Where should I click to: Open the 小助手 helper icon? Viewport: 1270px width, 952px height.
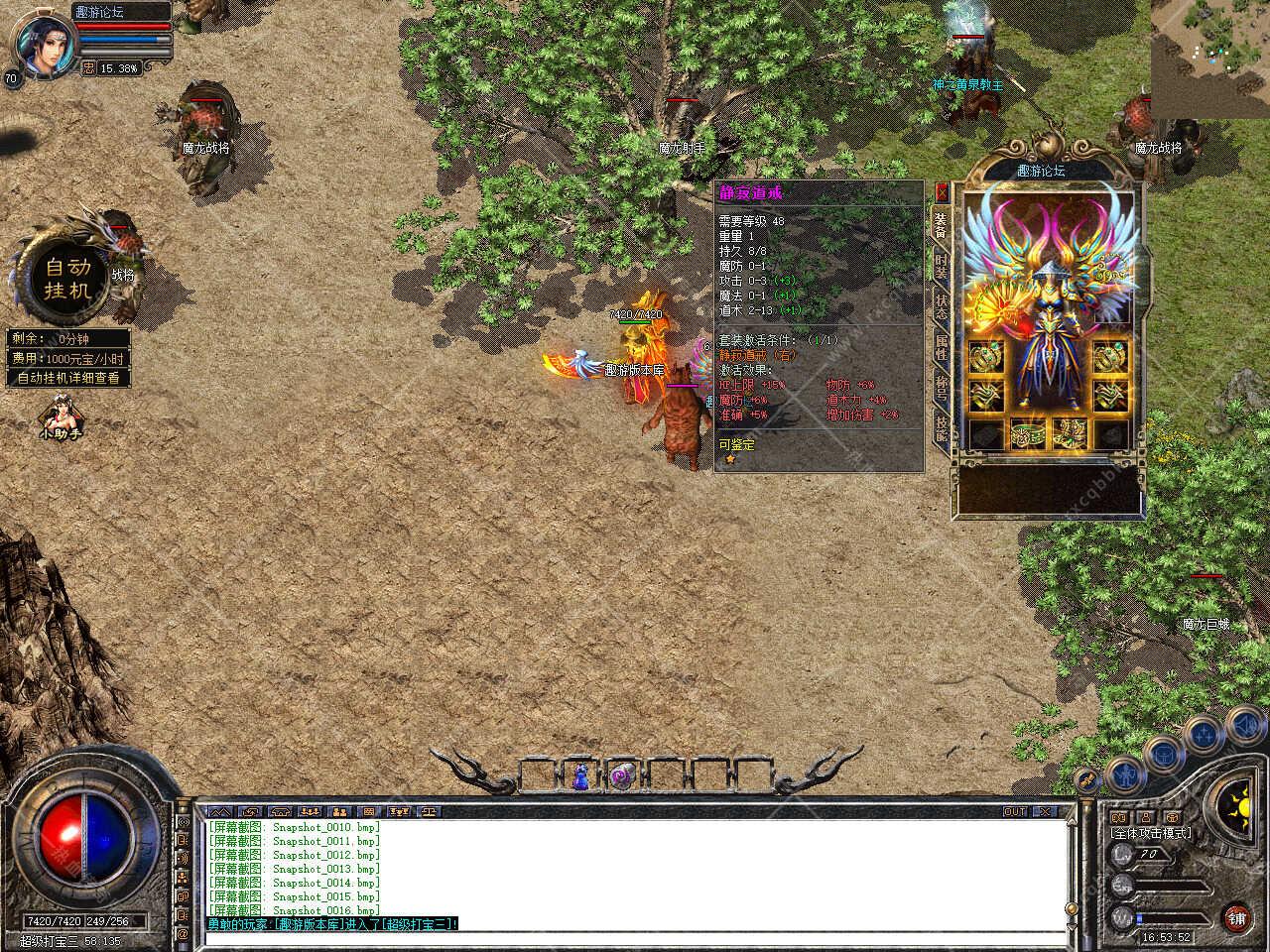pos(61,416)
